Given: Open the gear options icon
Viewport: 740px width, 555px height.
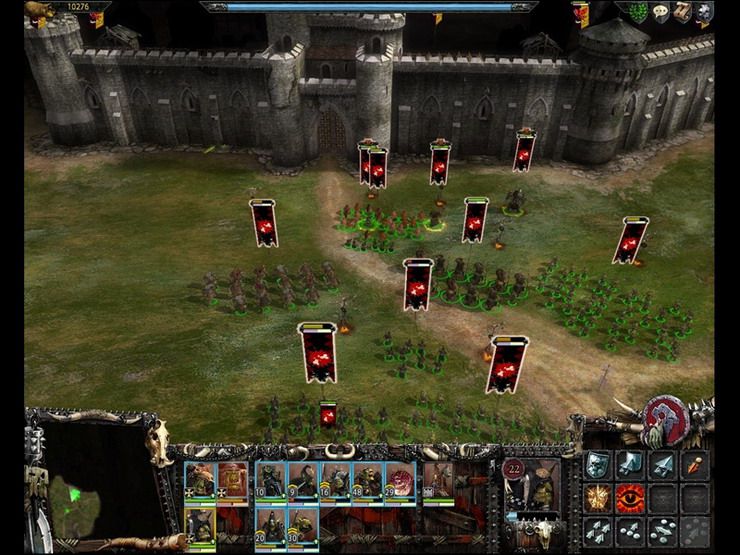Looking at the screenshot, I should tap(704, 12).
